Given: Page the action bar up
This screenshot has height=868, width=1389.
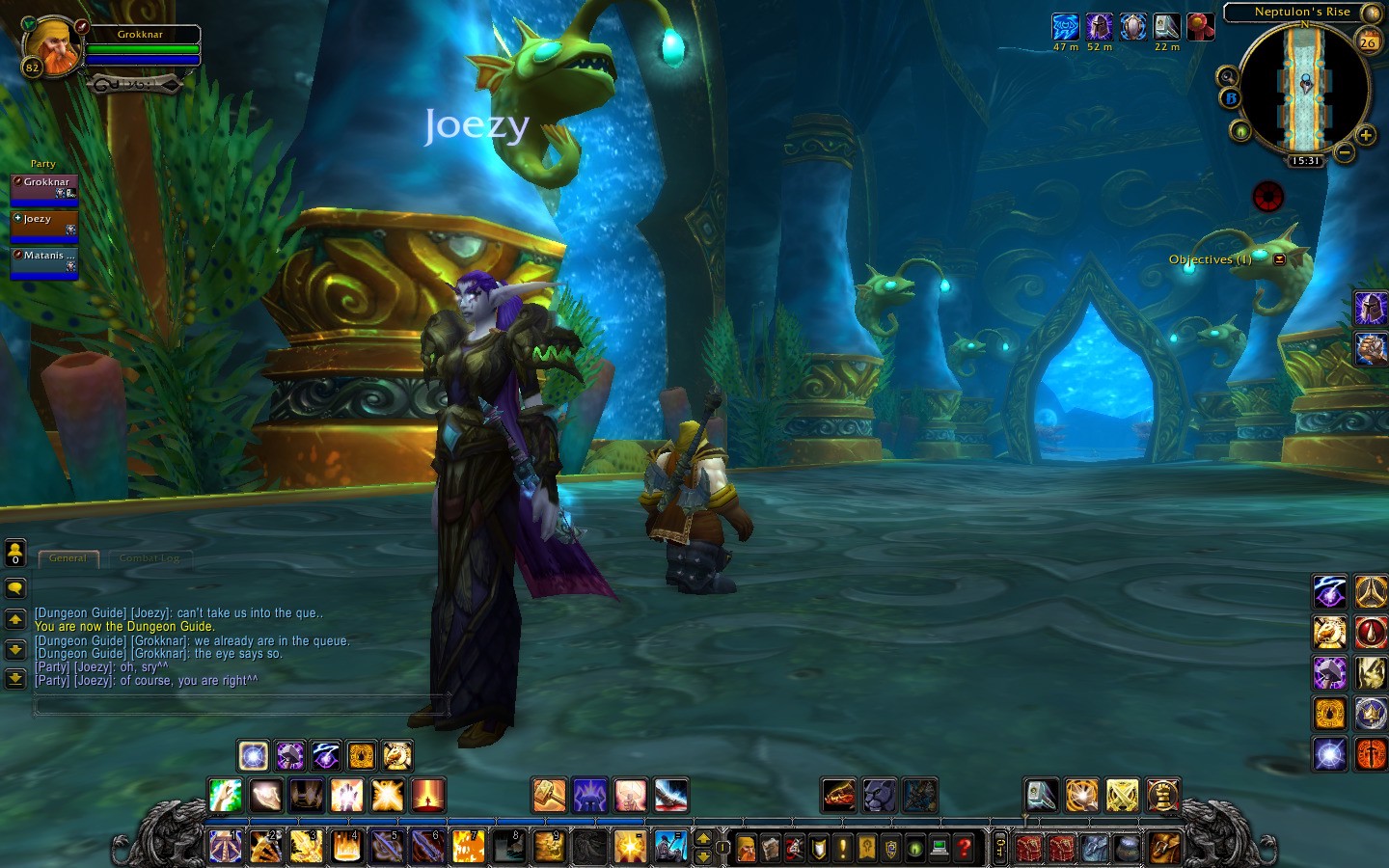Looking at the screenshot, I should point(703,838).
